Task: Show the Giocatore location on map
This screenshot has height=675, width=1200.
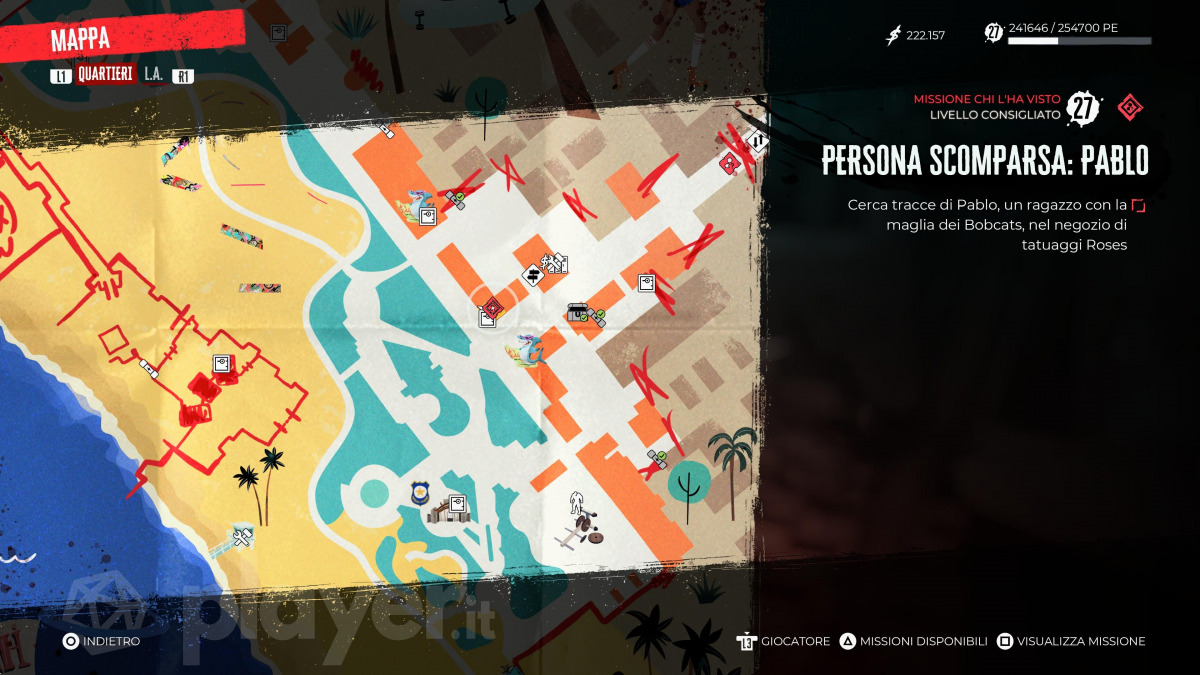Action: pyautogui.click(x=784, y=641)
